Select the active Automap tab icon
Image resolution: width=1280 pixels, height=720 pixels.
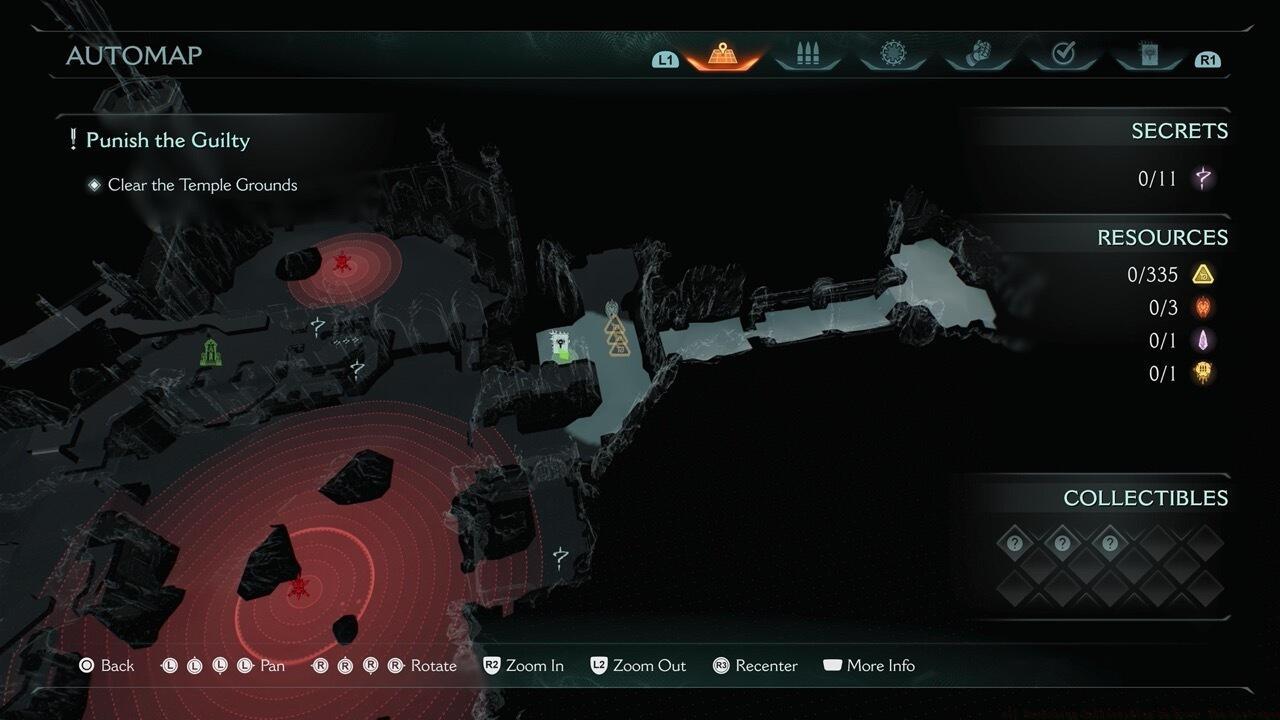pos(722,54)
